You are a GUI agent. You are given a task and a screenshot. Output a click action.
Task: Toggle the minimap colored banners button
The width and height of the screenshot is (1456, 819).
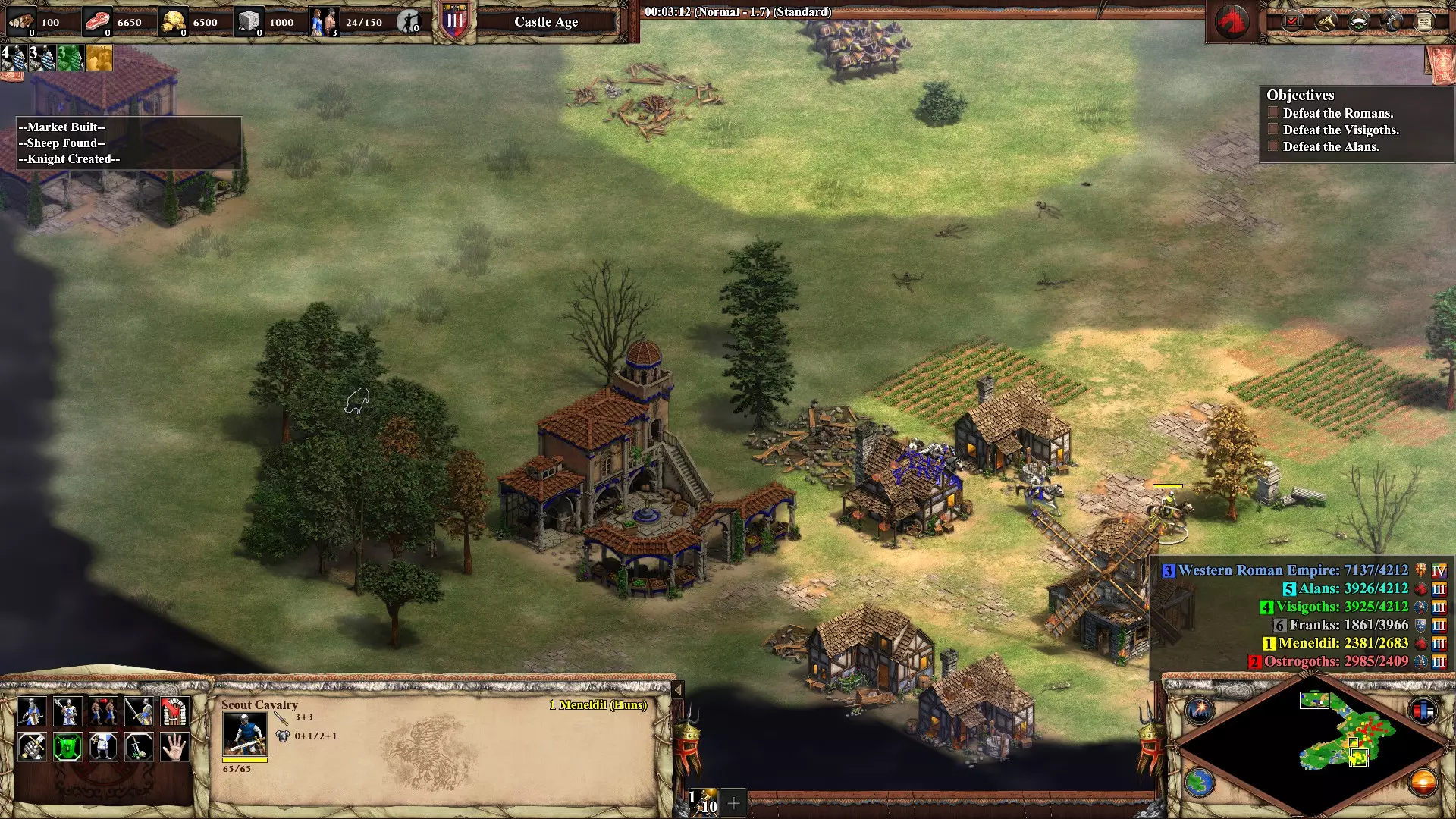[x=1423, y=710]
